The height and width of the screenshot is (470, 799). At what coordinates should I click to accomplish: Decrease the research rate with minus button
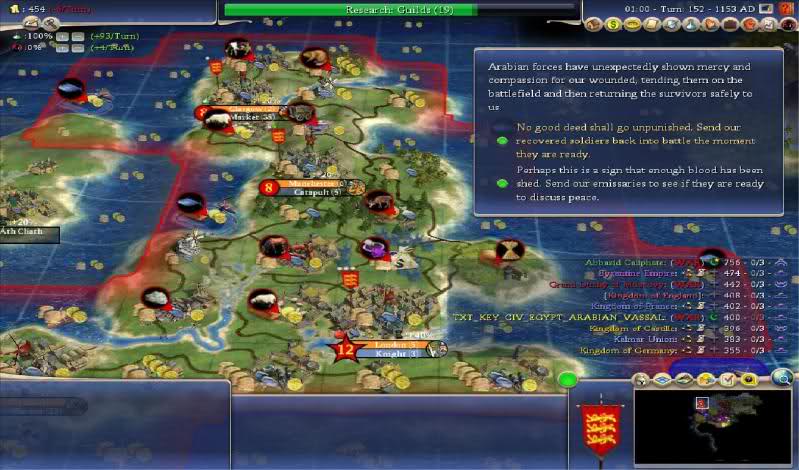click(x=75, y=36)
